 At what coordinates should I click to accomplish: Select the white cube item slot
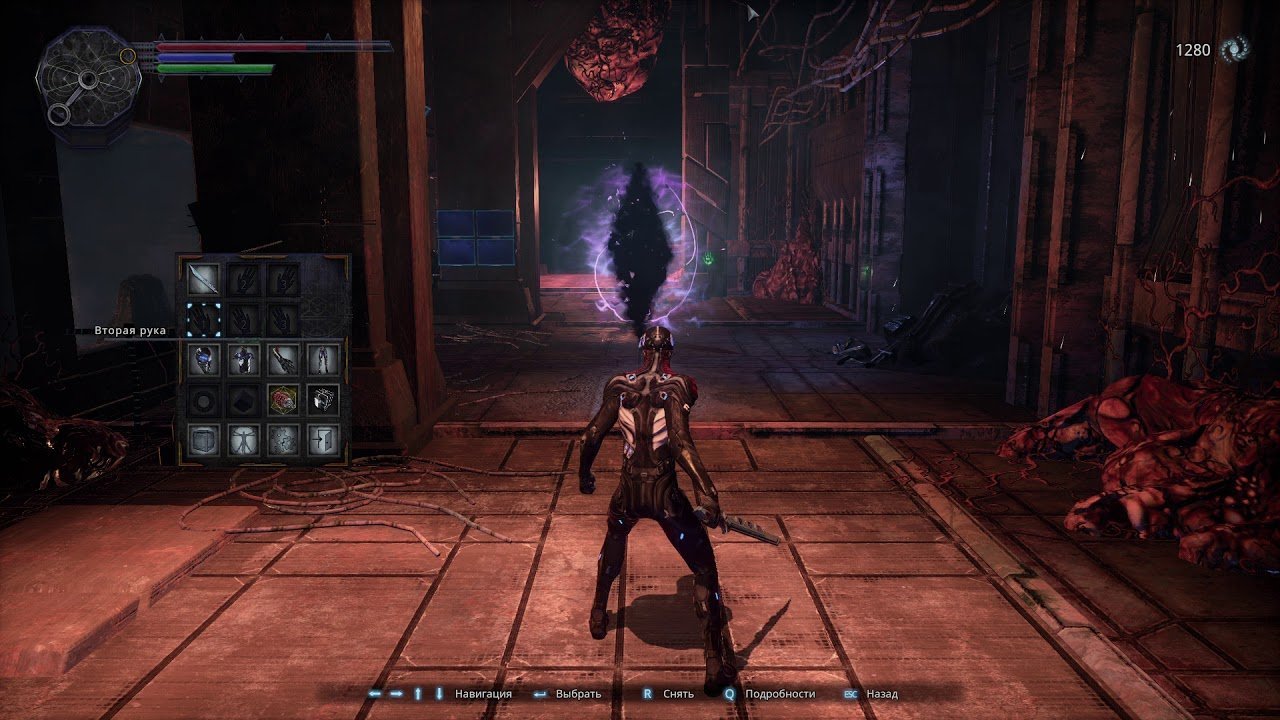[322, 399]
